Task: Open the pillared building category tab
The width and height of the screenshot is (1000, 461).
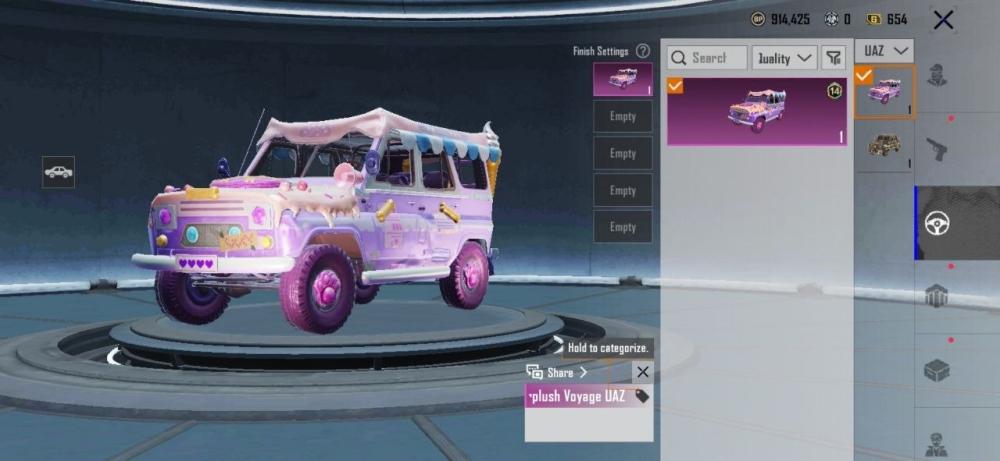Action: 936,296
